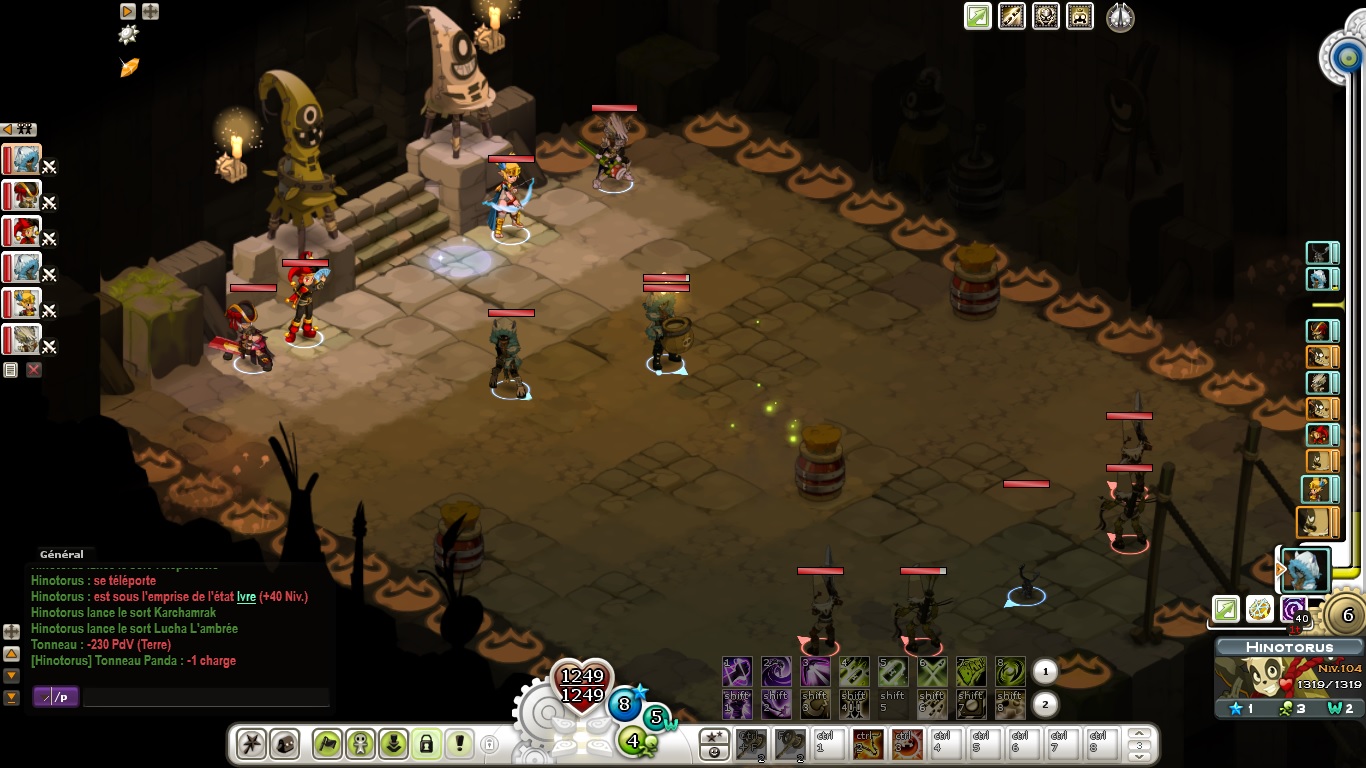
Task: Click the orange play arrow button
Action: (128, 12)
